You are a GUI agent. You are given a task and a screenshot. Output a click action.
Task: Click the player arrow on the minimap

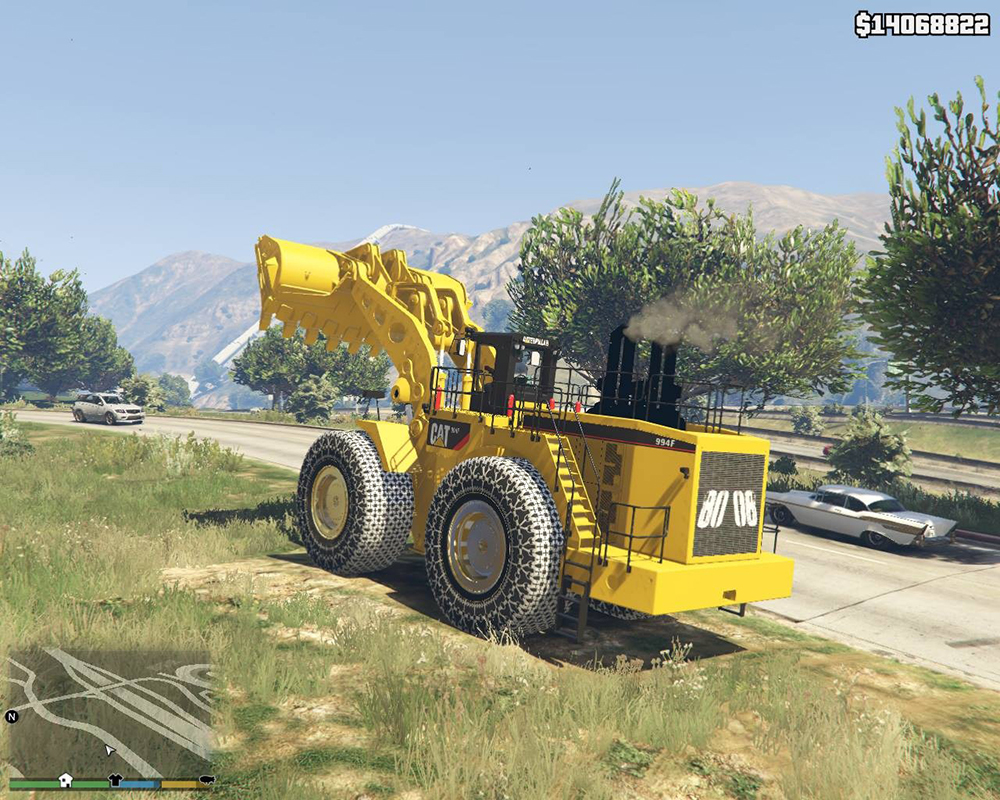point(109,749)
